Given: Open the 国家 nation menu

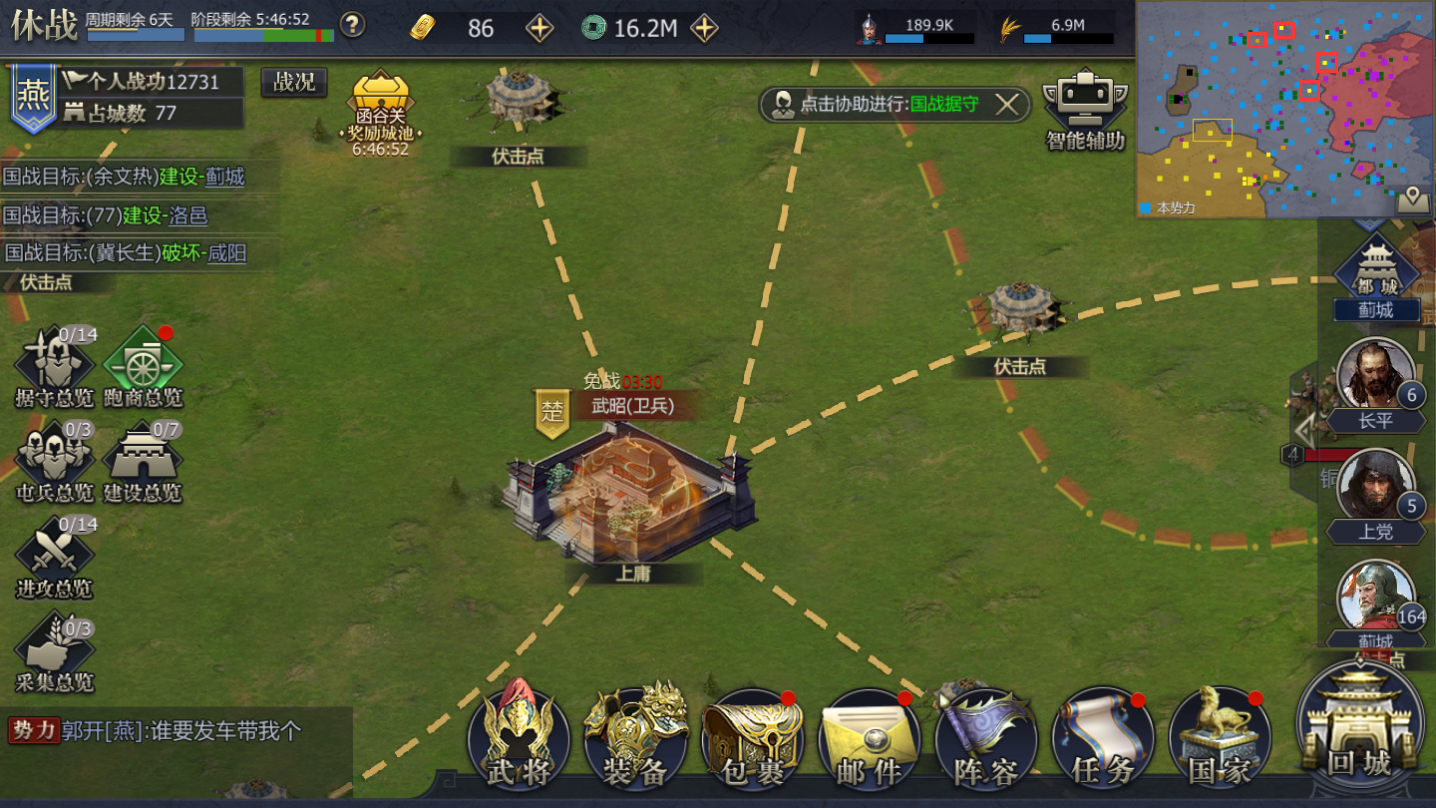Looking at the screenshot, I should [1219, 740].
